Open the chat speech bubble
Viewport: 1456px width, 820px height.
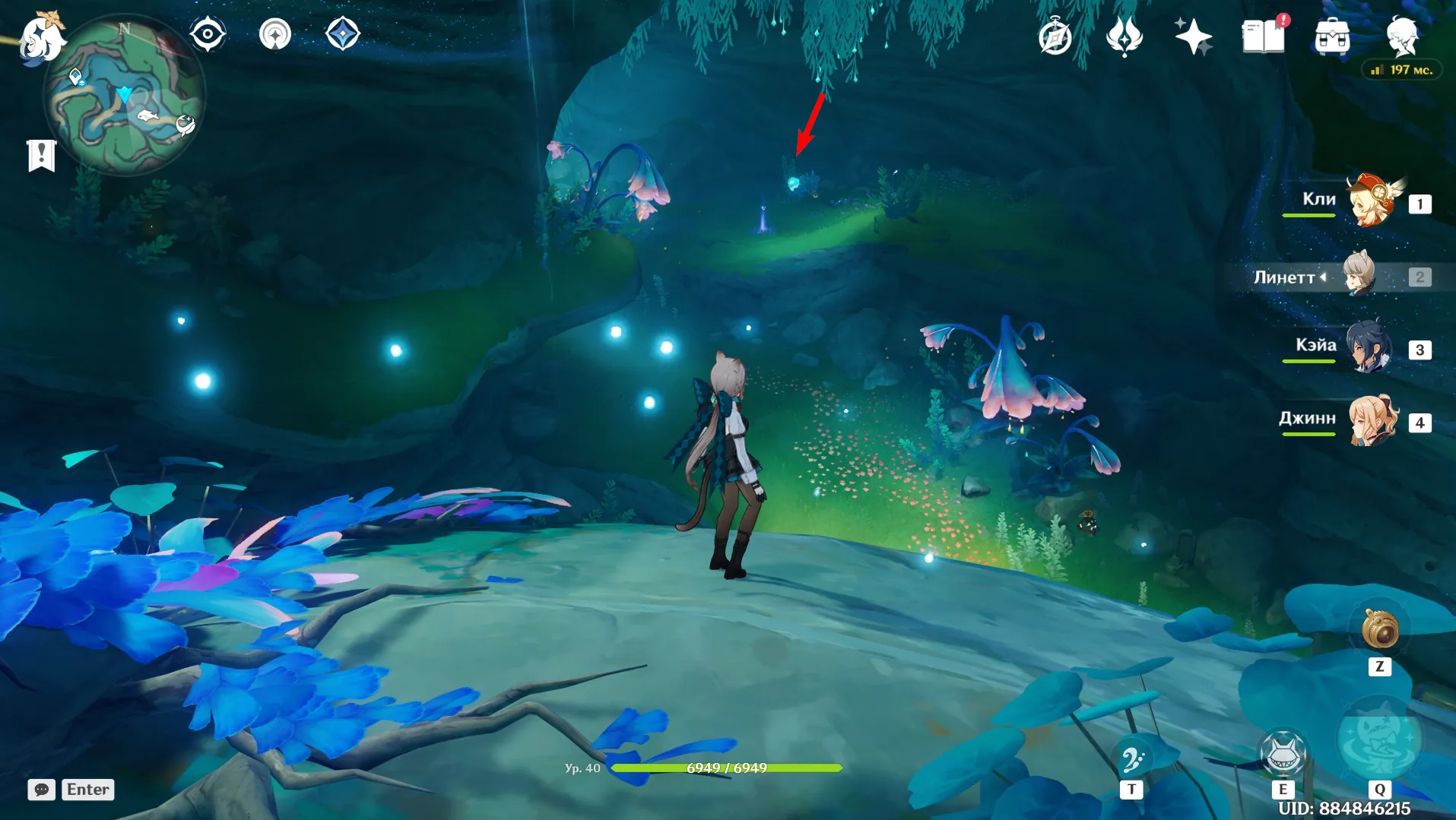click(x=41, y=790)
